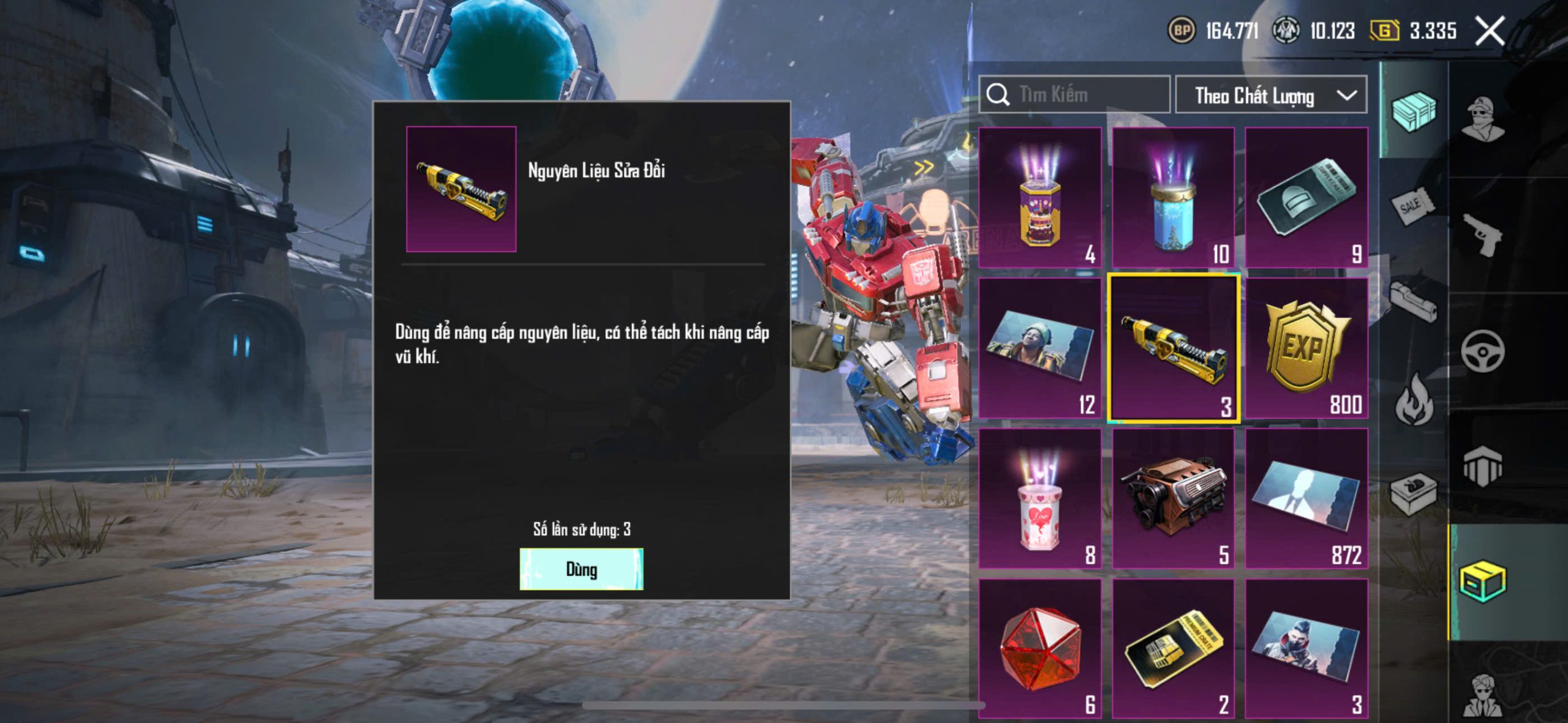The height and width of the screenshot is (723, 1568).
Task: Close the inventory screen
Action: [1490, 31]
